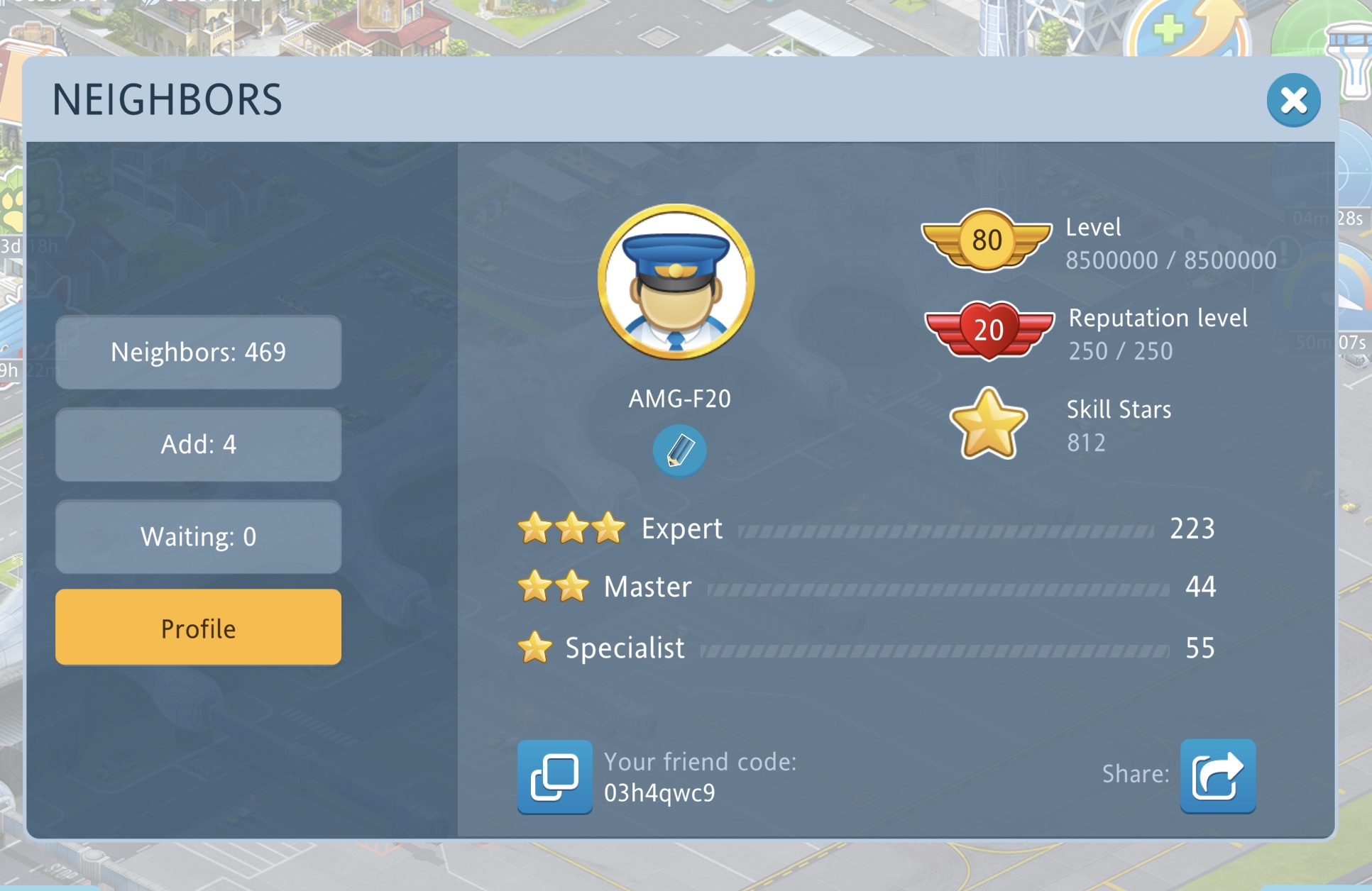Share your friend code
Screen dimensions: 1372x891
(1217, 777)
